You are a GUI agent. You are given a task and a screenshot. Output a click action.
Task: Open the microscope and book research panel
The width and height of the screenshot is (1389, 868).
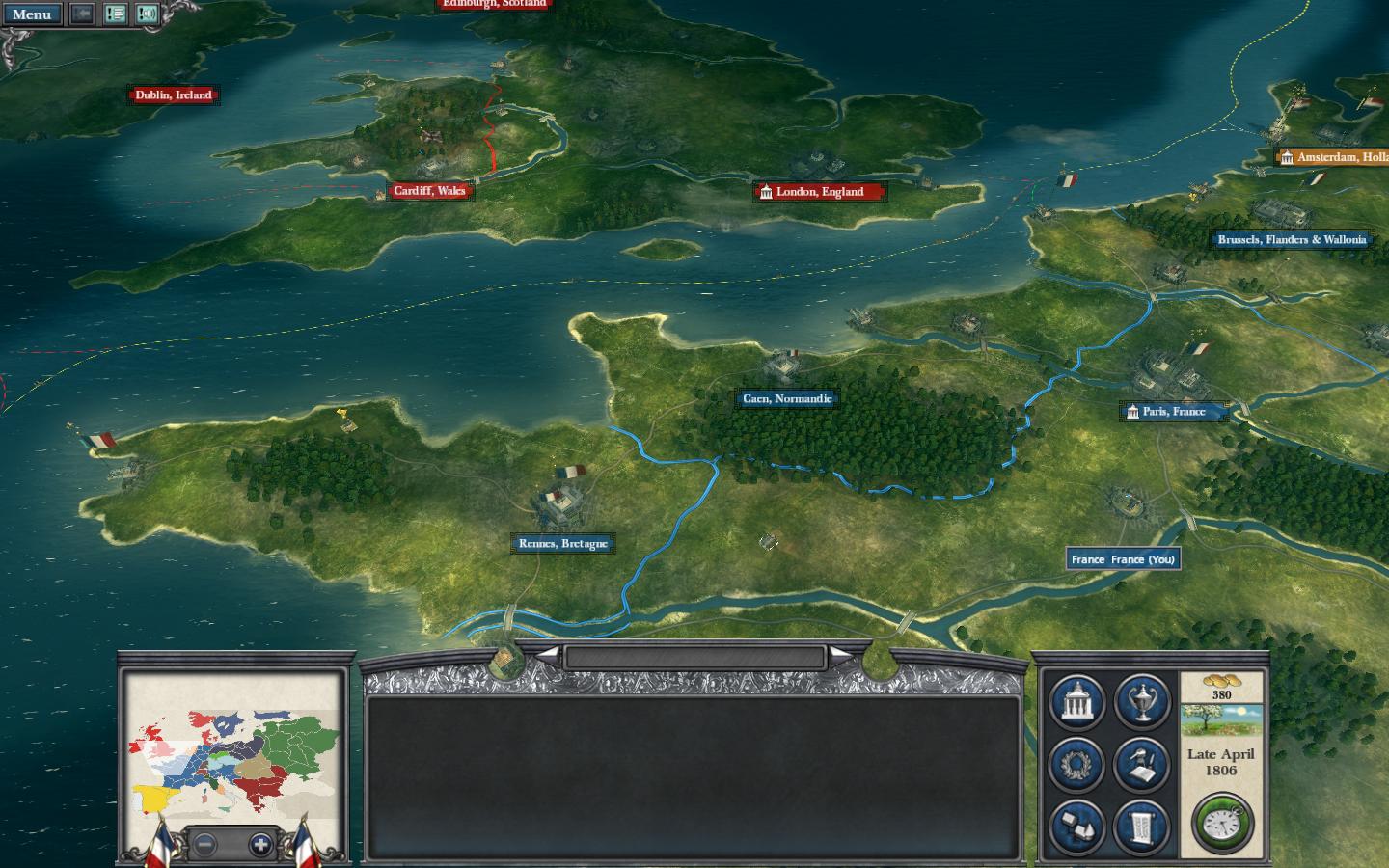[x=1142, y=764]
